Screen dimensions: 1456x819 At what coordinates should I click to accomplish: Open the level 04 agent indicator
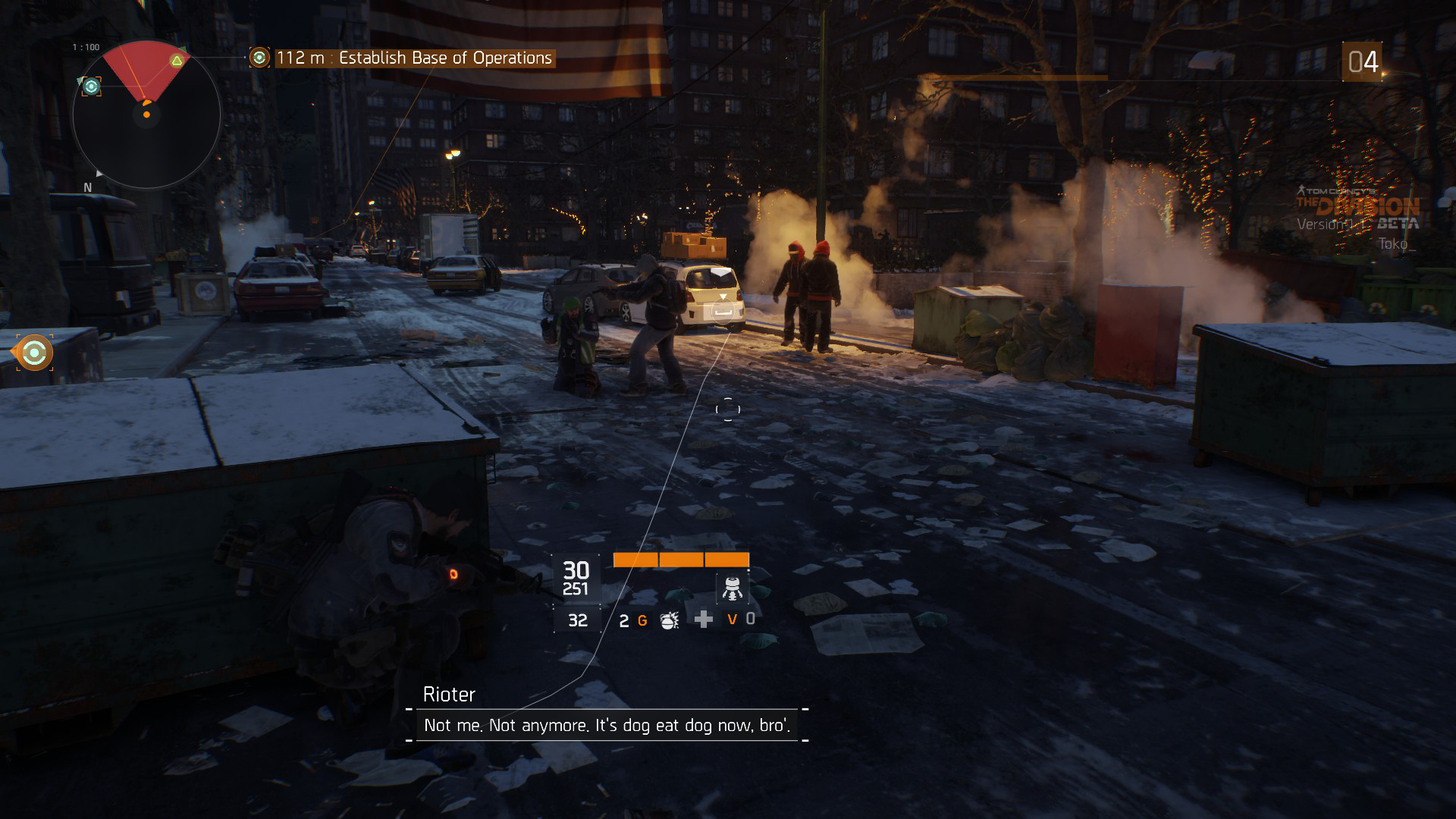click(1363, 62)
